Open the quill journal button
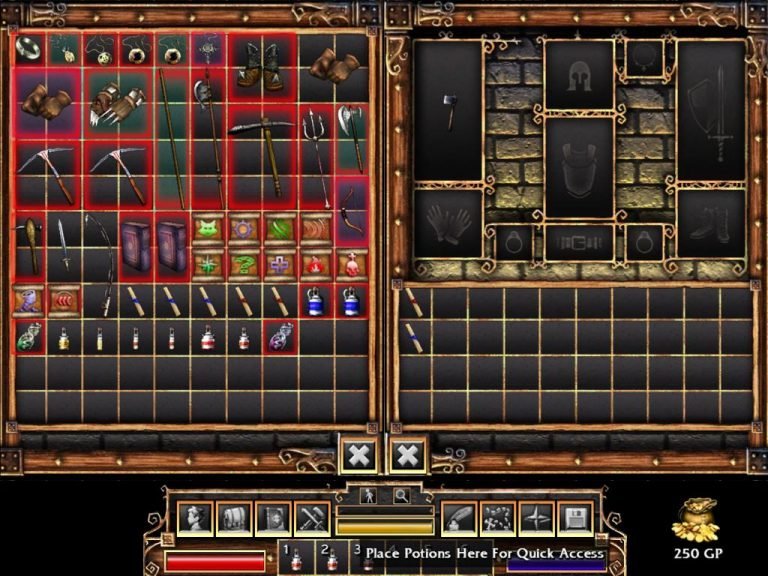 tap(458, 518)
